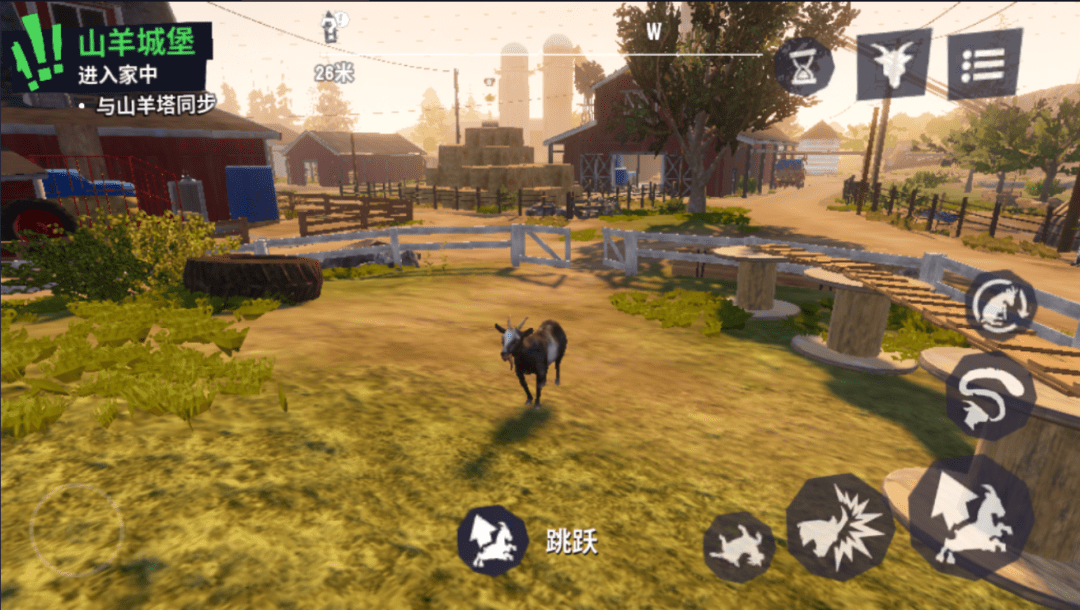Tap the 跳跃 jump prompt icon
The image size is (1080, 610).
coord(493,541)
